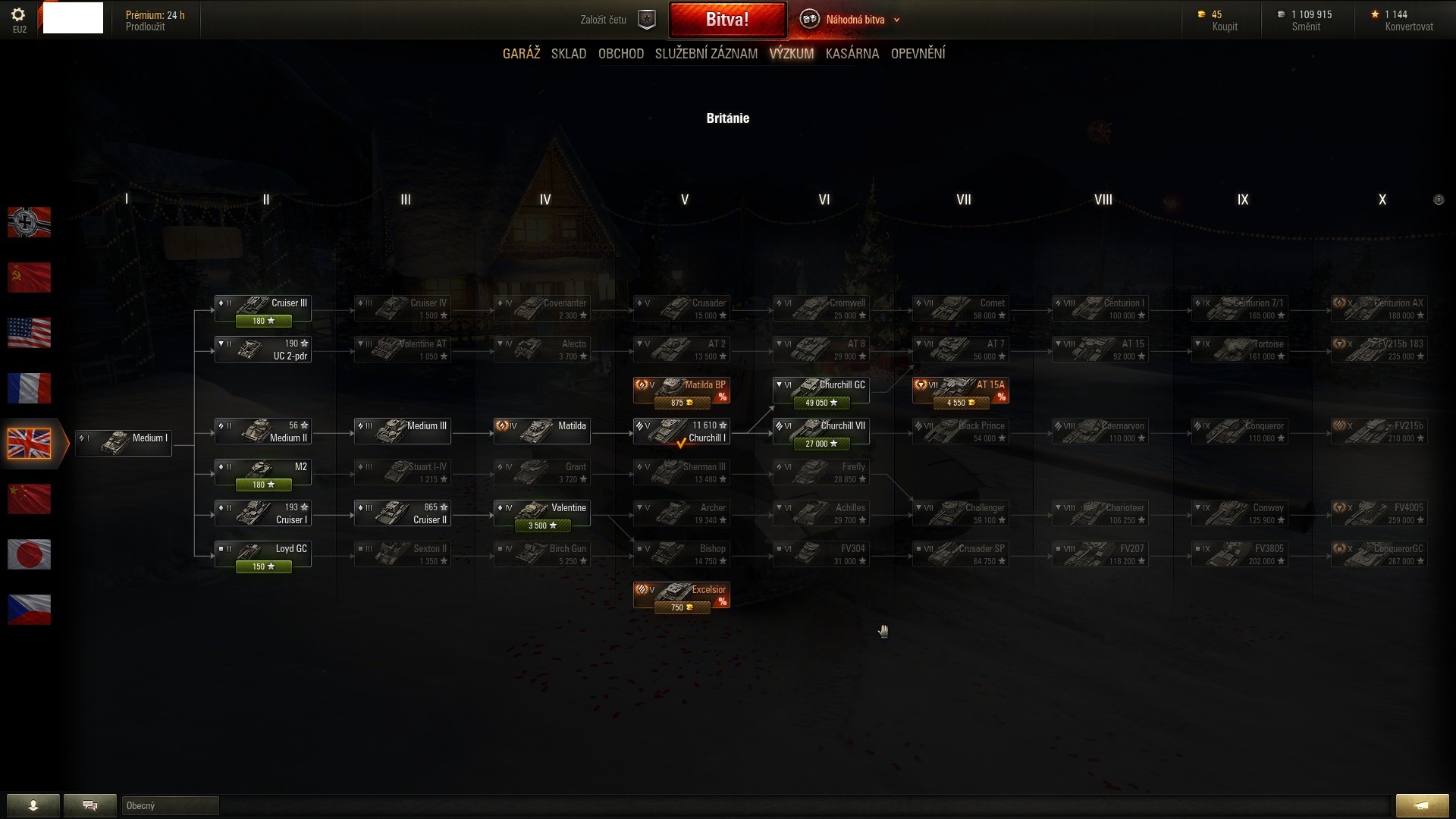The image size is (1456, 819).
Task: Open SLUŽEBNÍ ZÁZNAM tab
Action: (706, 54)
